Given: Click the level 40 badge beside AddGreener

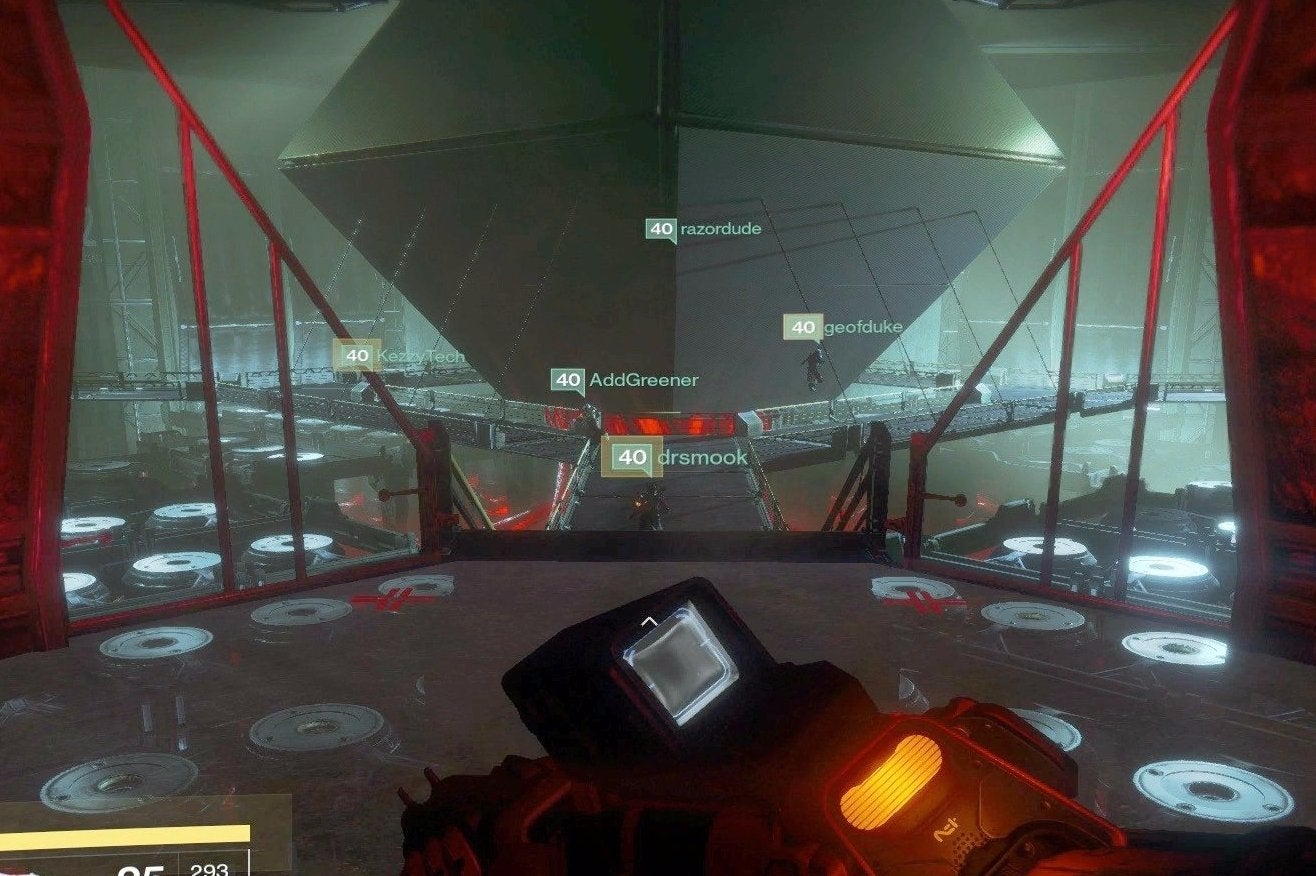Looking at the screenshot, I should [x=567, y=378].
